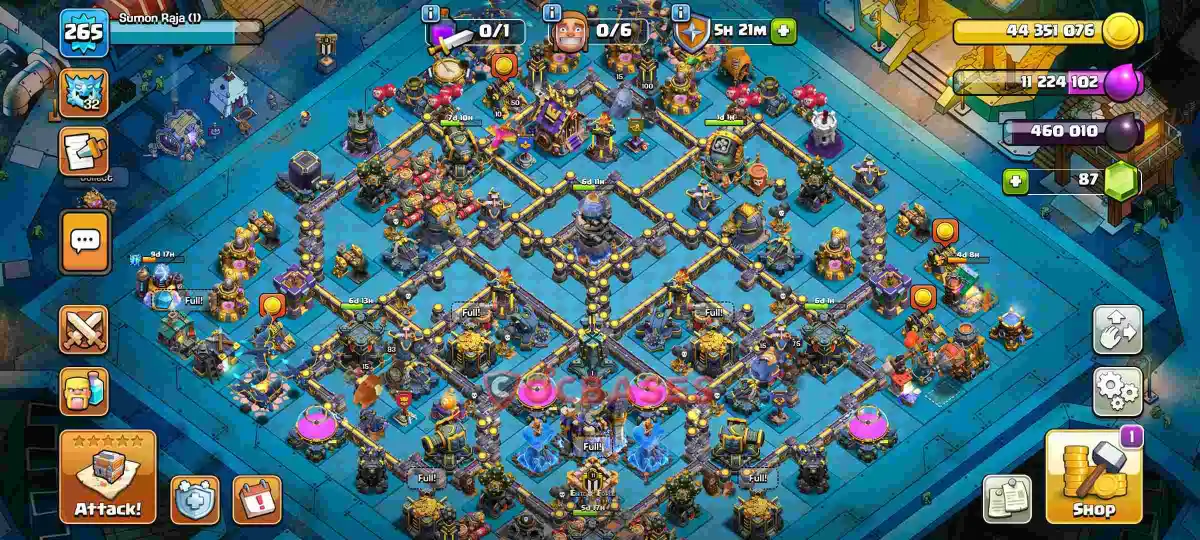Show info for the 0/6 builders counter
Image resolution: width=1200 pixels, height=540 pixels.
coord(551,13)
